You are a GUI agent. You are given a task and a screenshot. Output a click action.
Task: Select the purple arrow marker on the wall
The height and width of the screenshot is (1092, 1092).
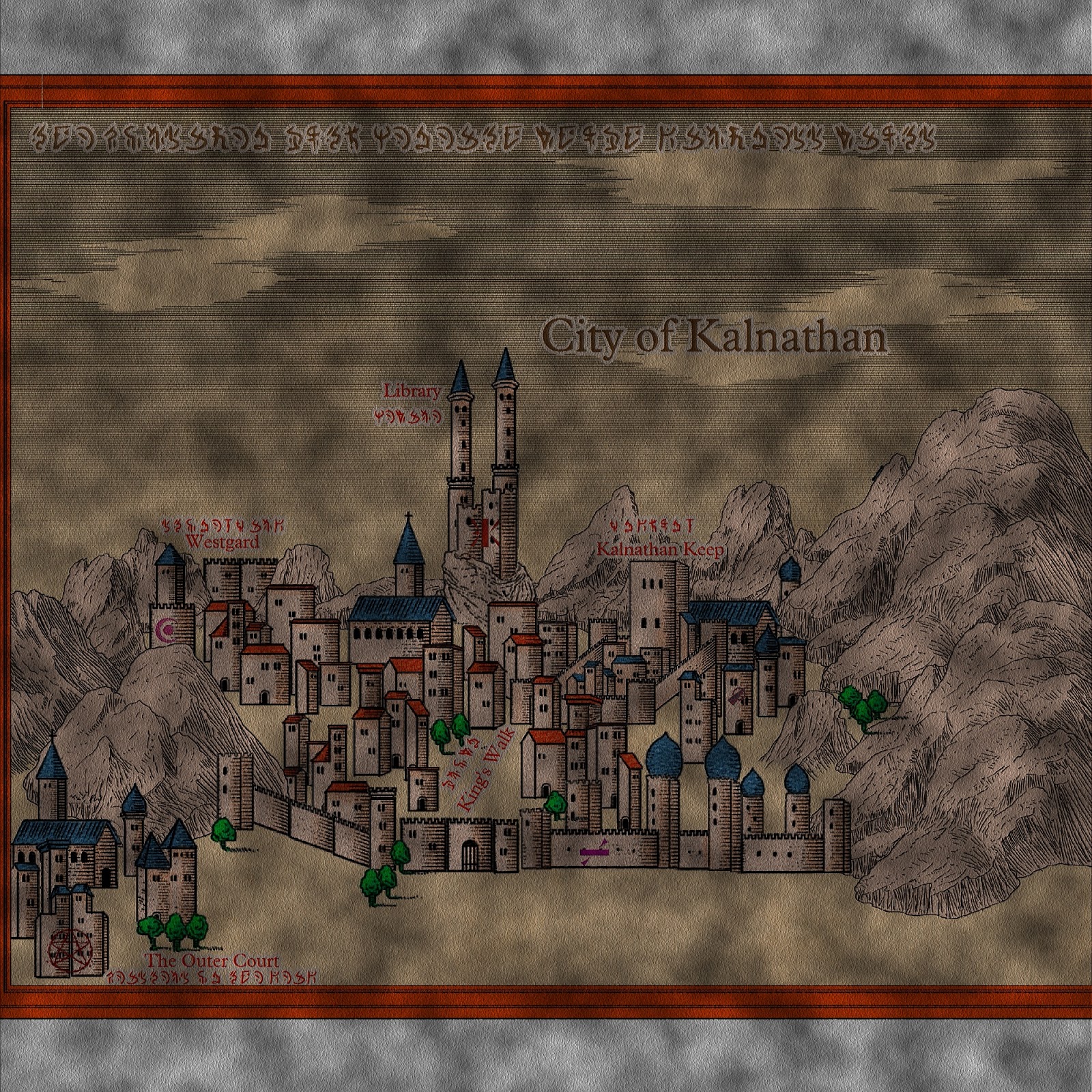592,852
